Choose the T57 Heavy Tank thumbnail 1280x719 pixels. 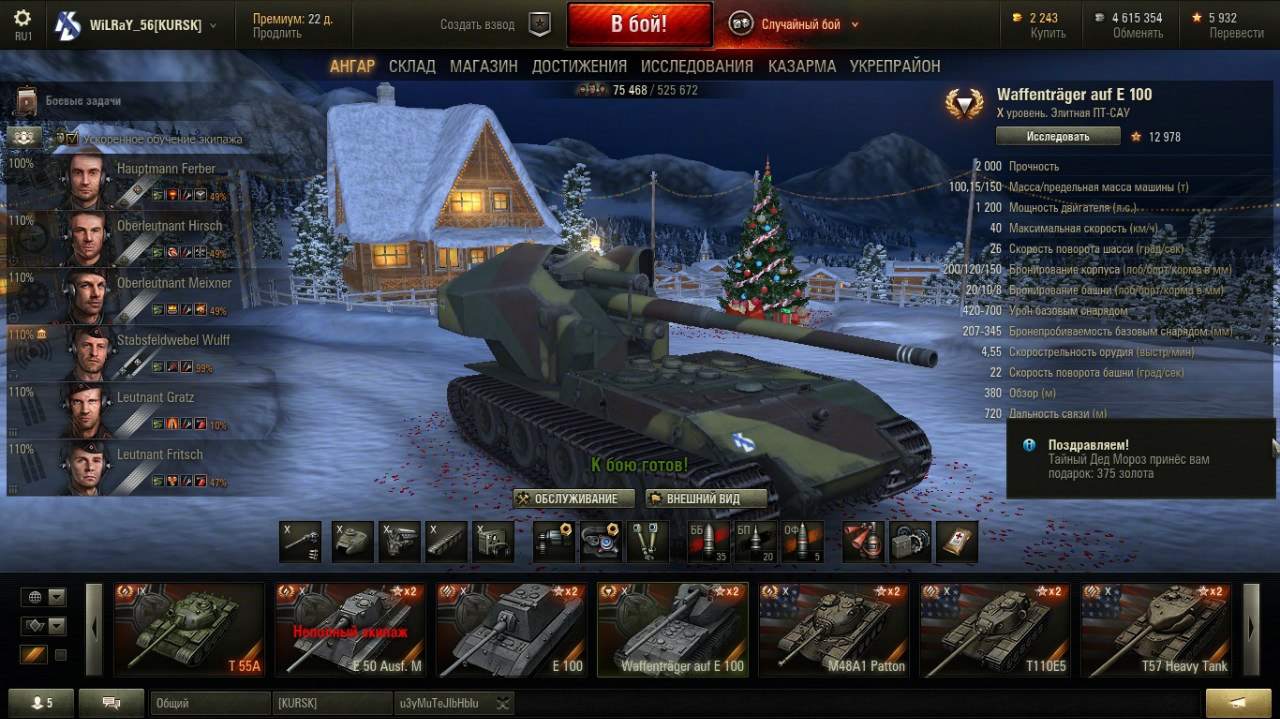(x=1155, y=630)
